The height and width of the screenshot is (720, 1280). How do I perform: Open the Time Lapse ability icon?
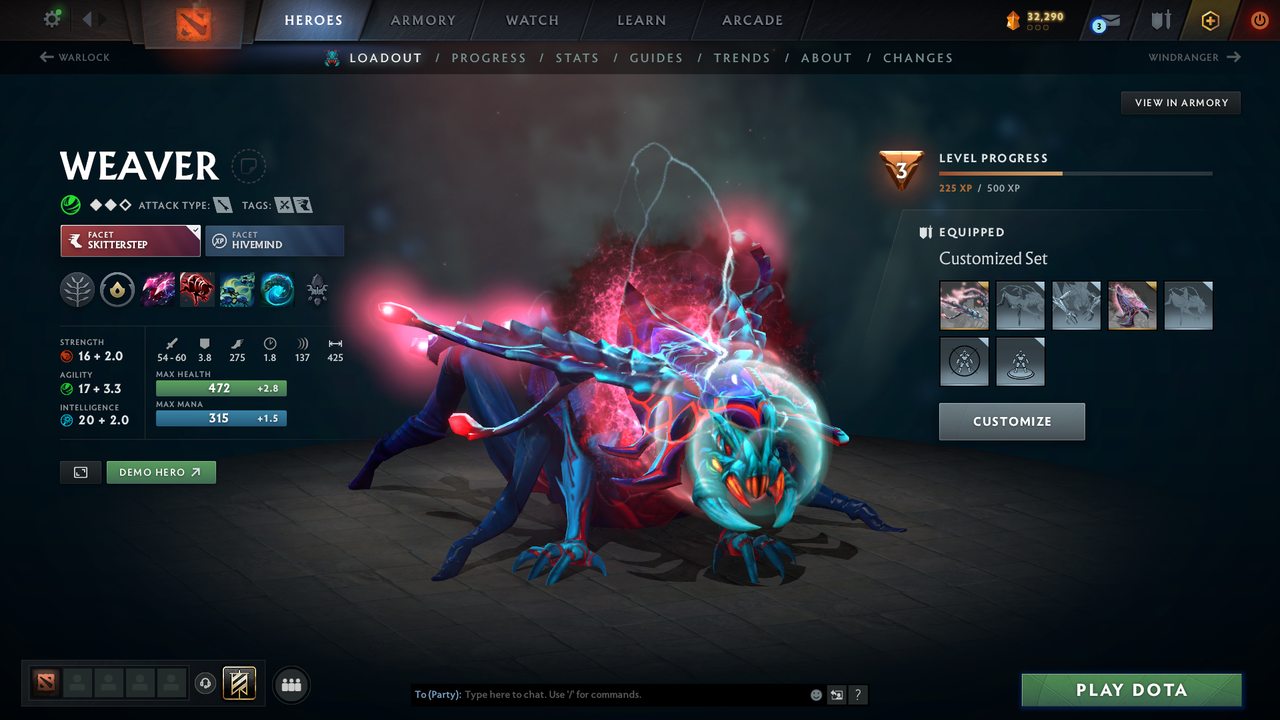click(x=277, y=289)
